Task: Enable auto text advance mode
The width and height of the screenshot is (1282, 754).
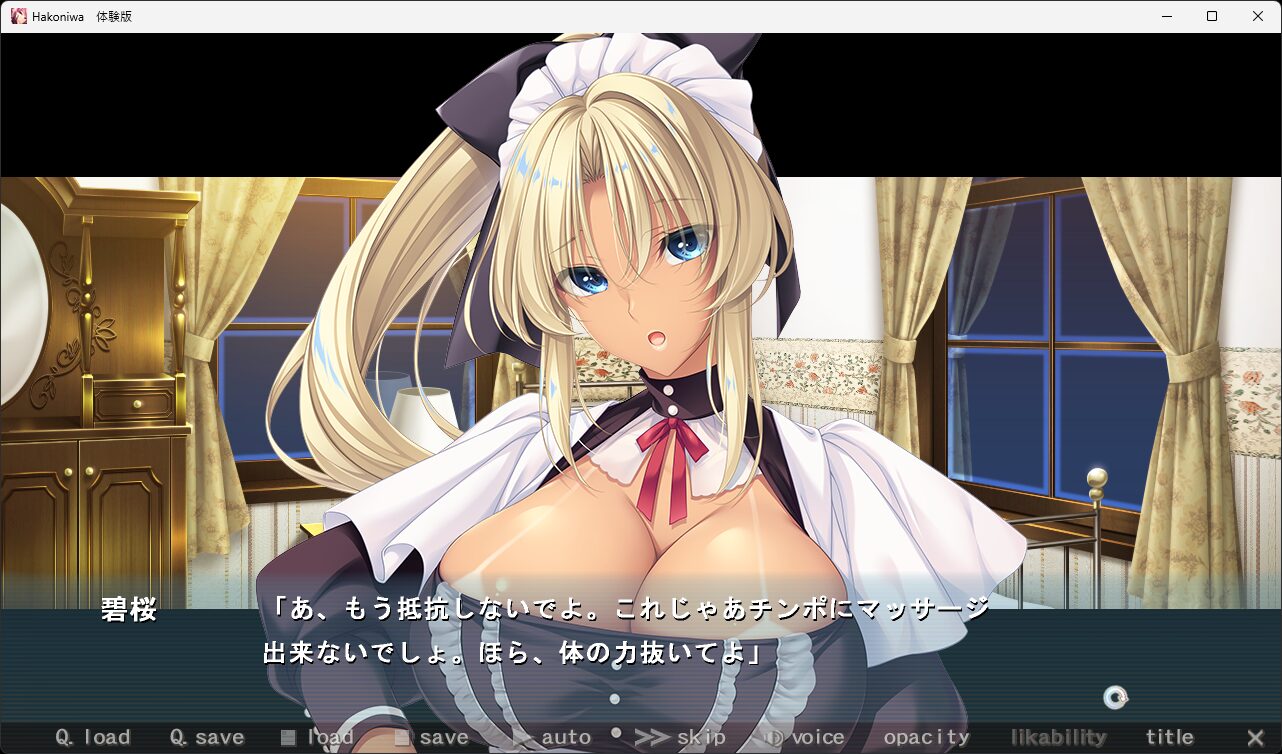Action: 553,738
